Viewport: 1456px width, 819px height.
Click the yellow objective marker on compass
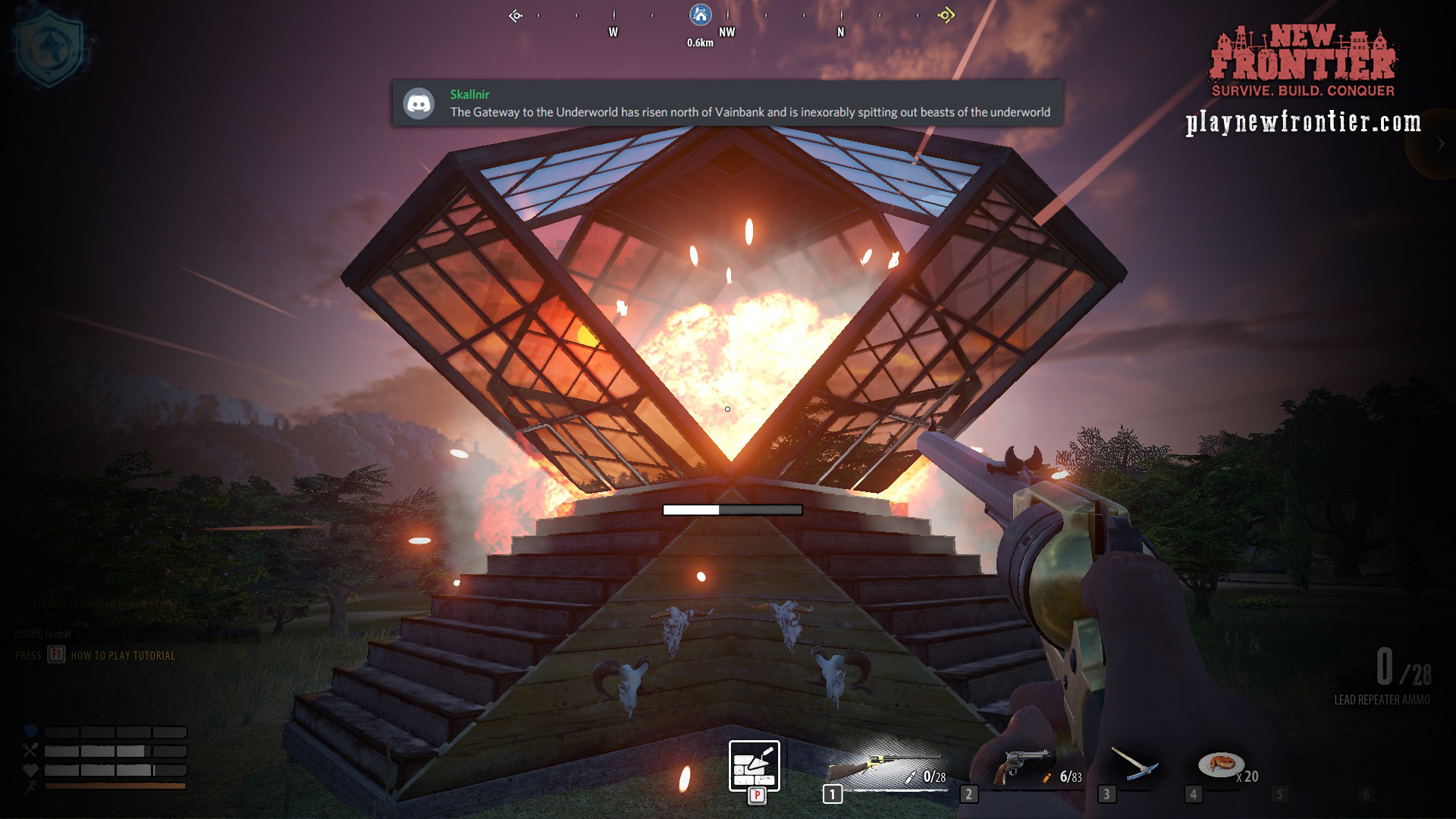tap(946, 14)
